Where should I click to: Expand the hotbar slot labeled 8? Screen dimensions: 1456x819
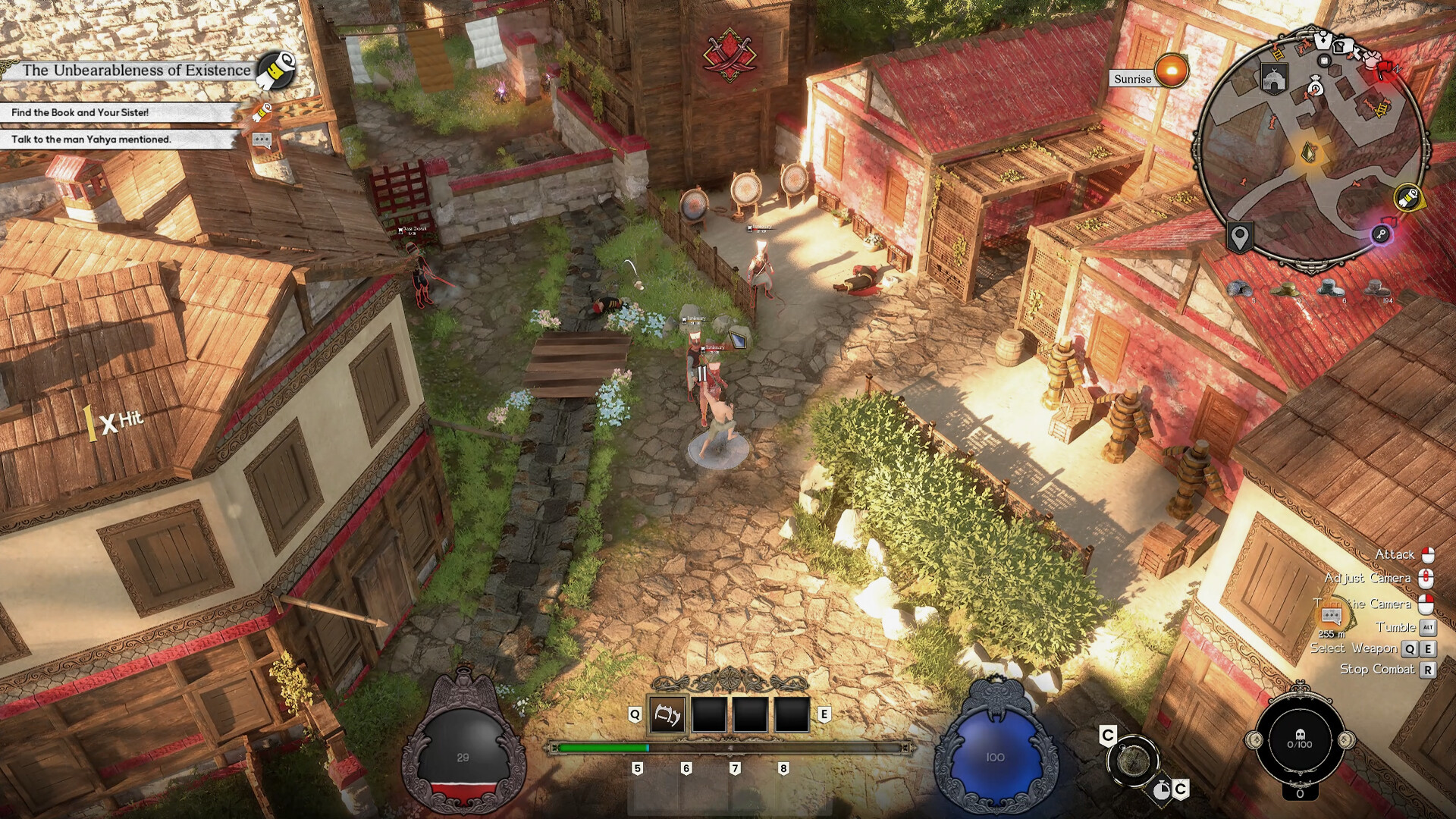pyautogui.click(x=782, y=766)
